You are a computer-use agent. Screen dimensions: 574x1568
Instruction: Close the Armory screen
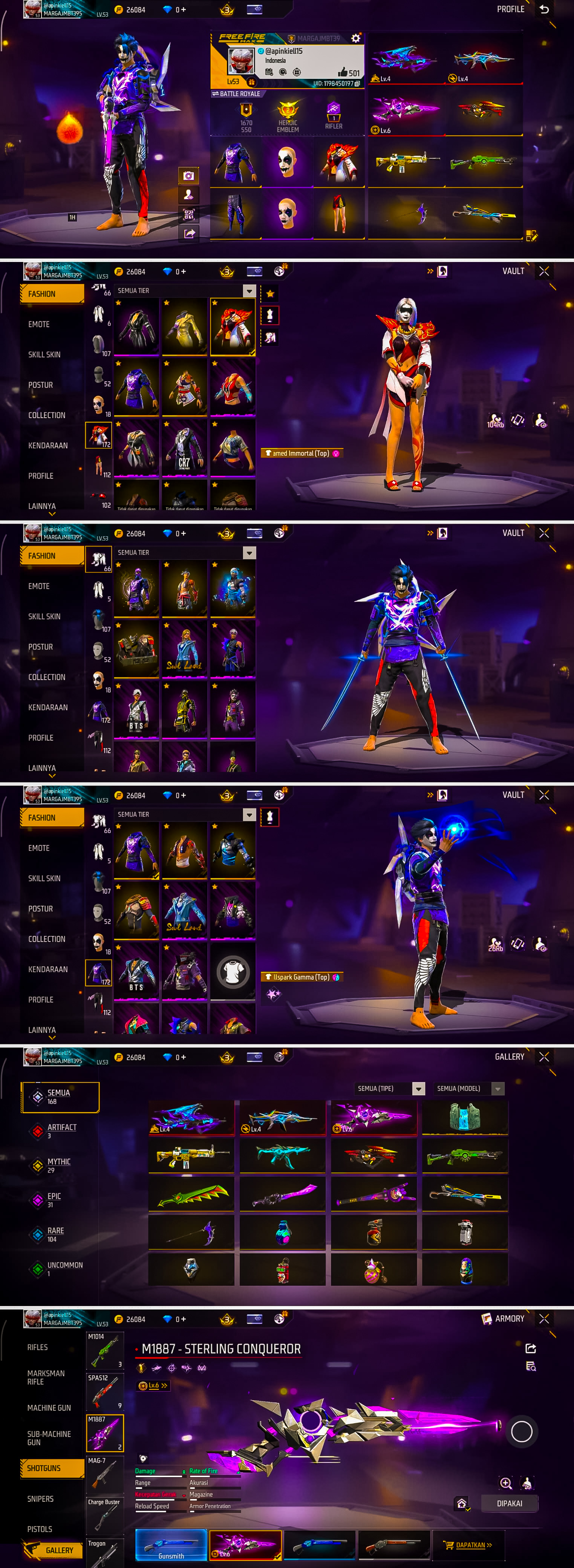click(544, 1318)
